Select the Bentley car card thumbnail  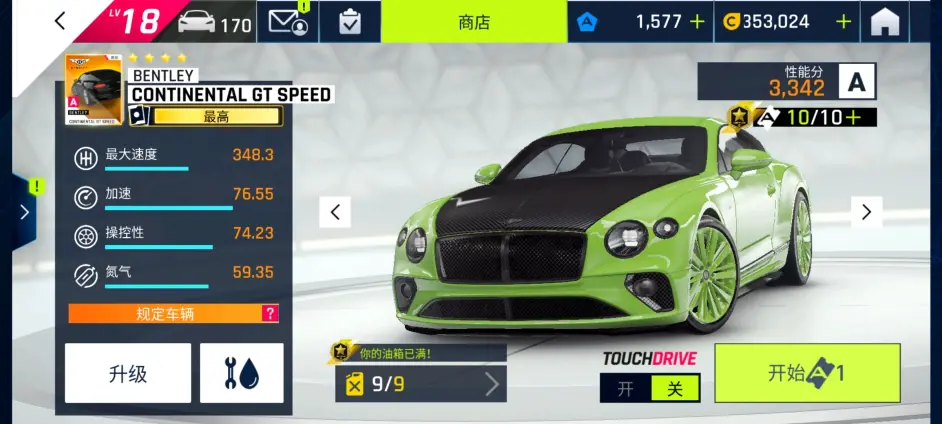[x=94, y=91]
